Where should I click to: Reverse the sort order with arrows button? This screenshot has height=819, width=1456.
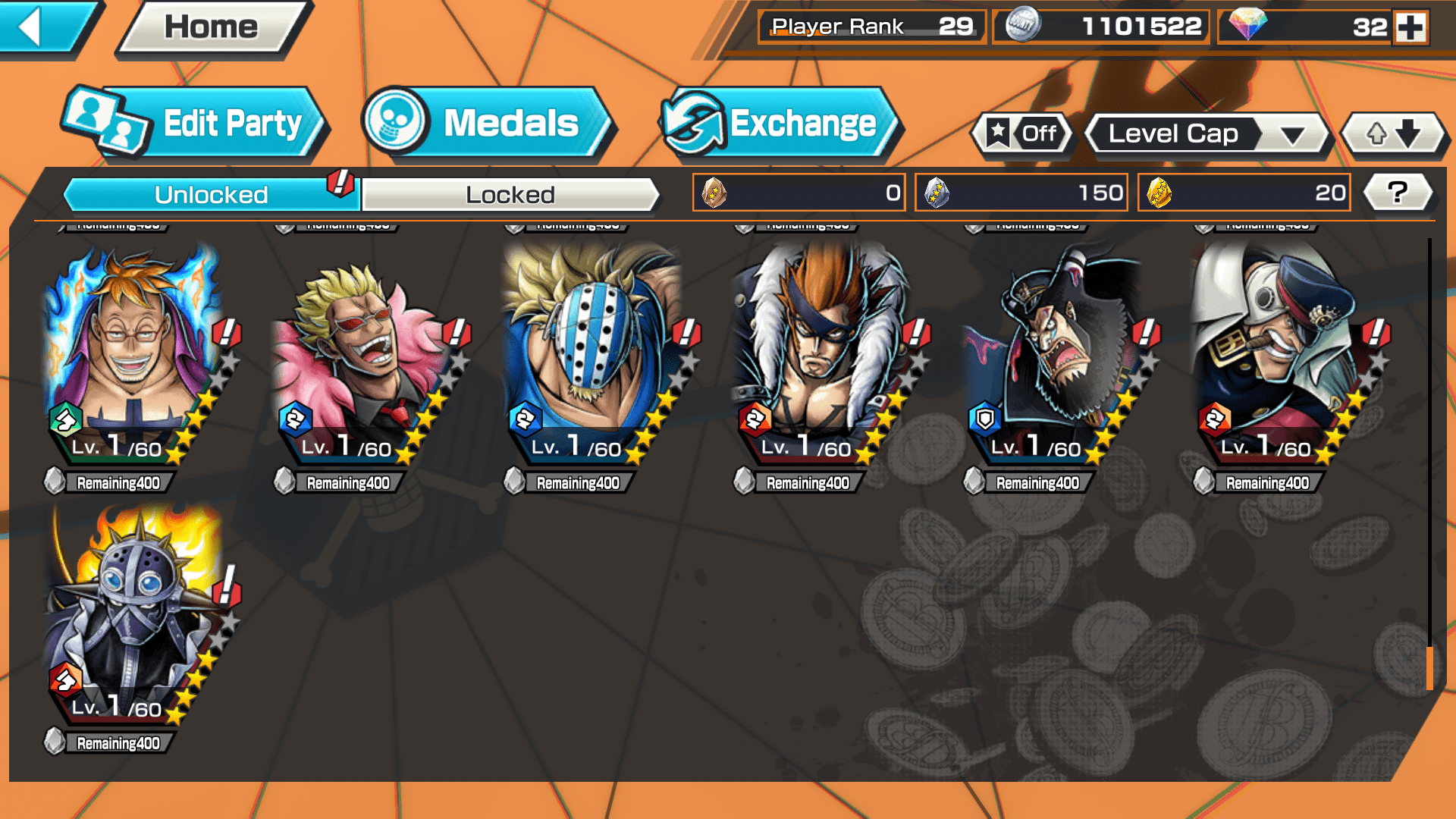pos(1393,134)
